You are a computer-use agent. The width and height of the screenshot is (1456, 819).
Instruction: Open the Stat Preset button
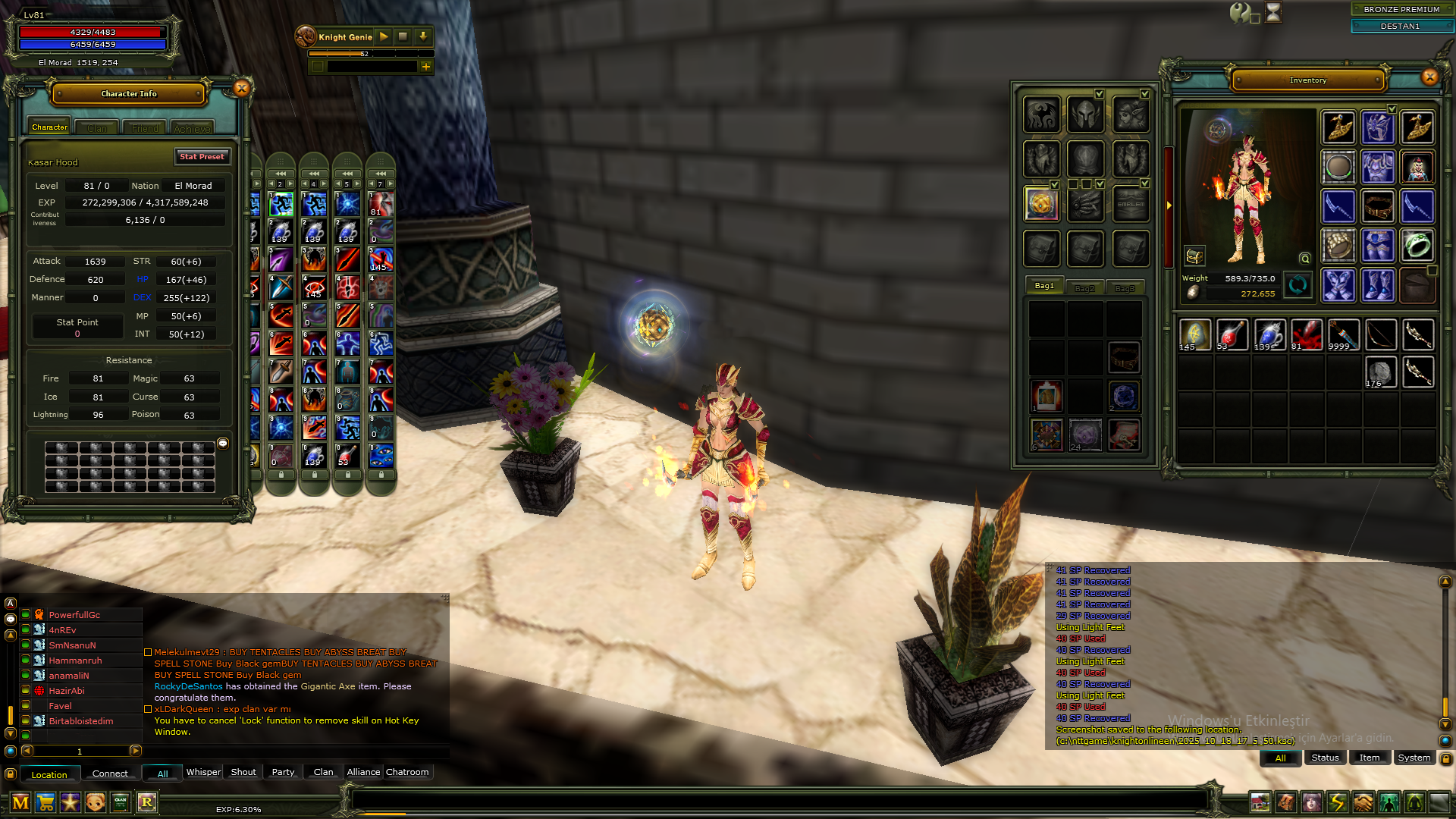[202, 157]
